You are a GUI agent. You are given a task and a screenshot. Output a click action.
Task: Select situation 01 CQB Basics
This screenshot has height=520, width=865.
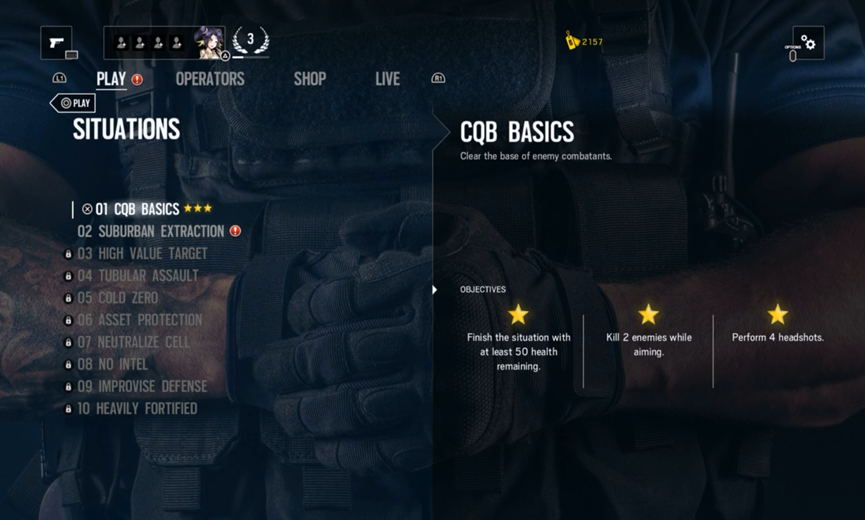tap(137, 209)
